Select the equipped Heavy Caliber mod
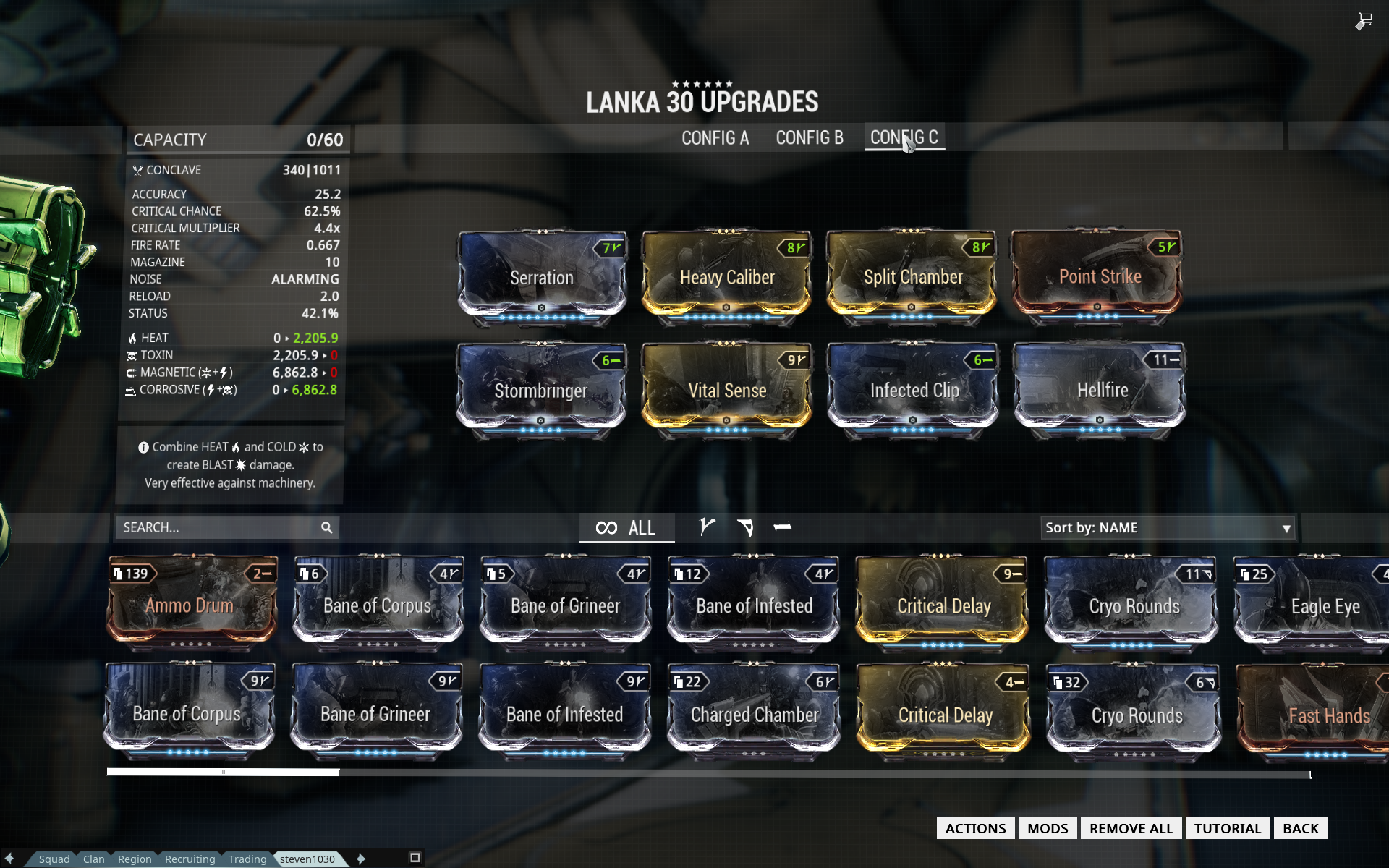This screenshot has width=1389, height=868. pos(727,278)
